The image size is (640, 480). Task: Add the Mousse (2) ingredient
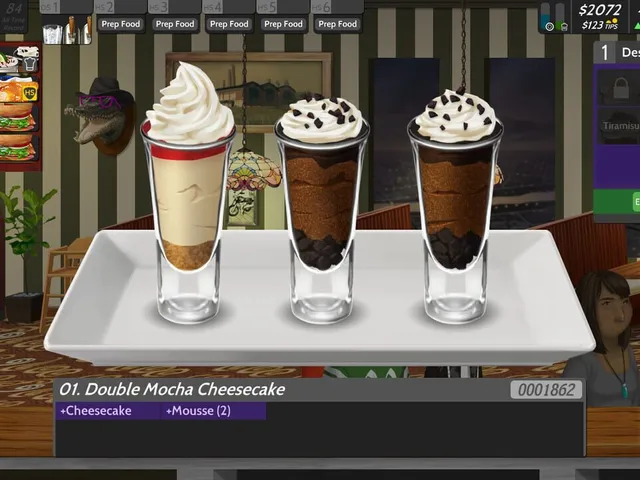[200, 410]
